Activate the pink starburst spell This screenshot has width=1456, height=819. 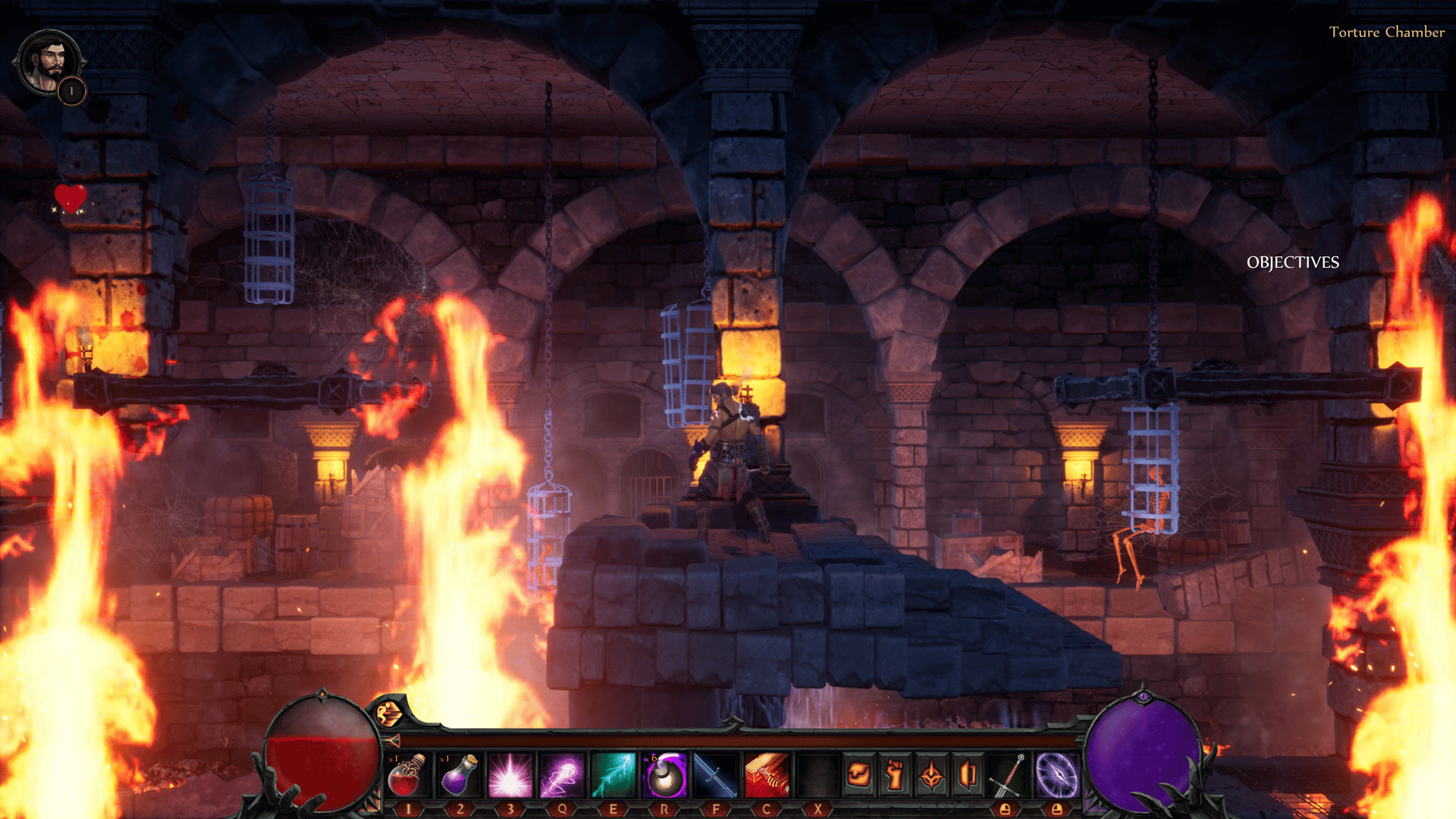click(x=510, y=775)
